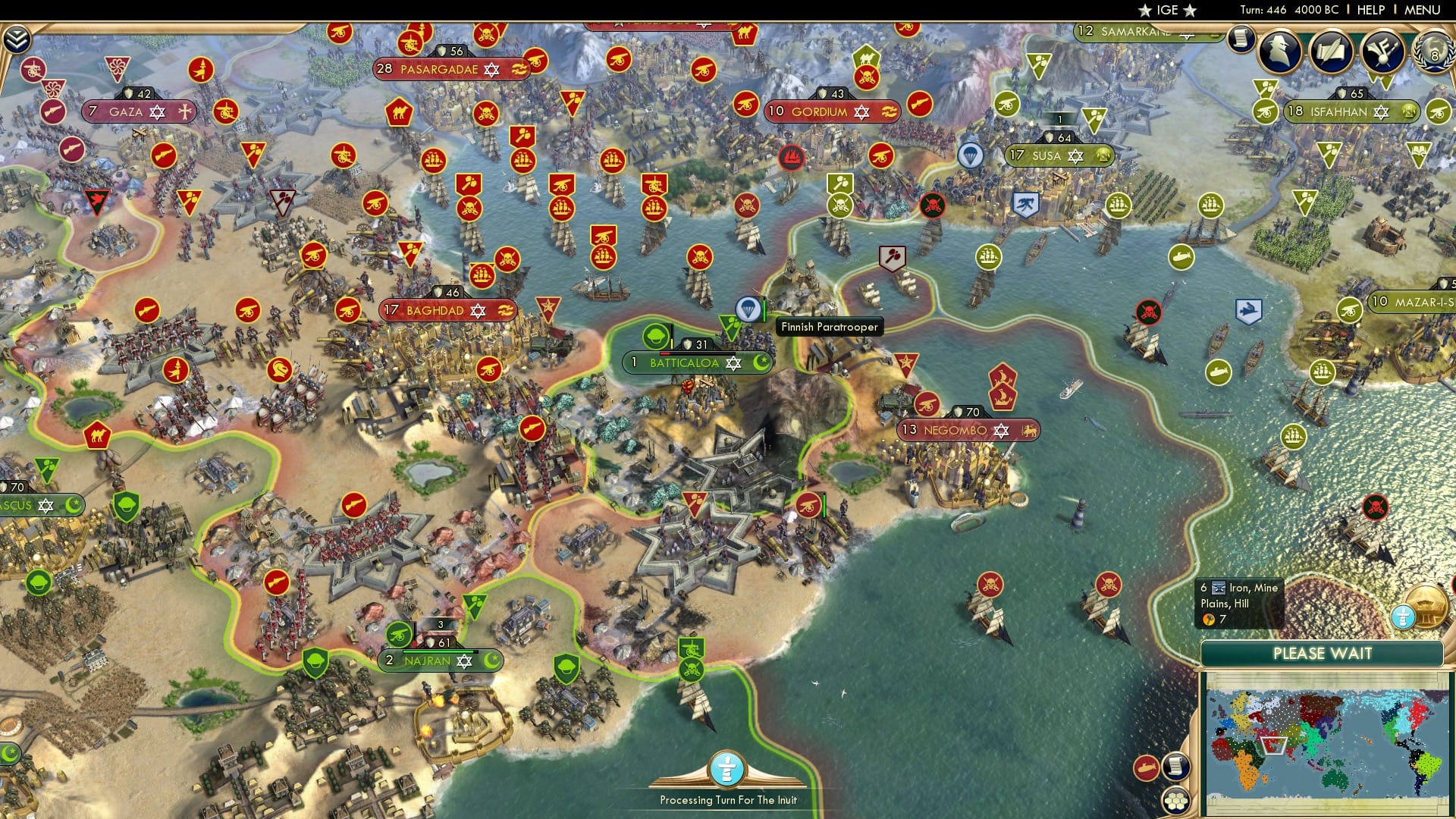This screenshot has height=819, width=1456.
Task: Select the Finnish Paratrooper parachute flag
Action: [x=749, y=309]
